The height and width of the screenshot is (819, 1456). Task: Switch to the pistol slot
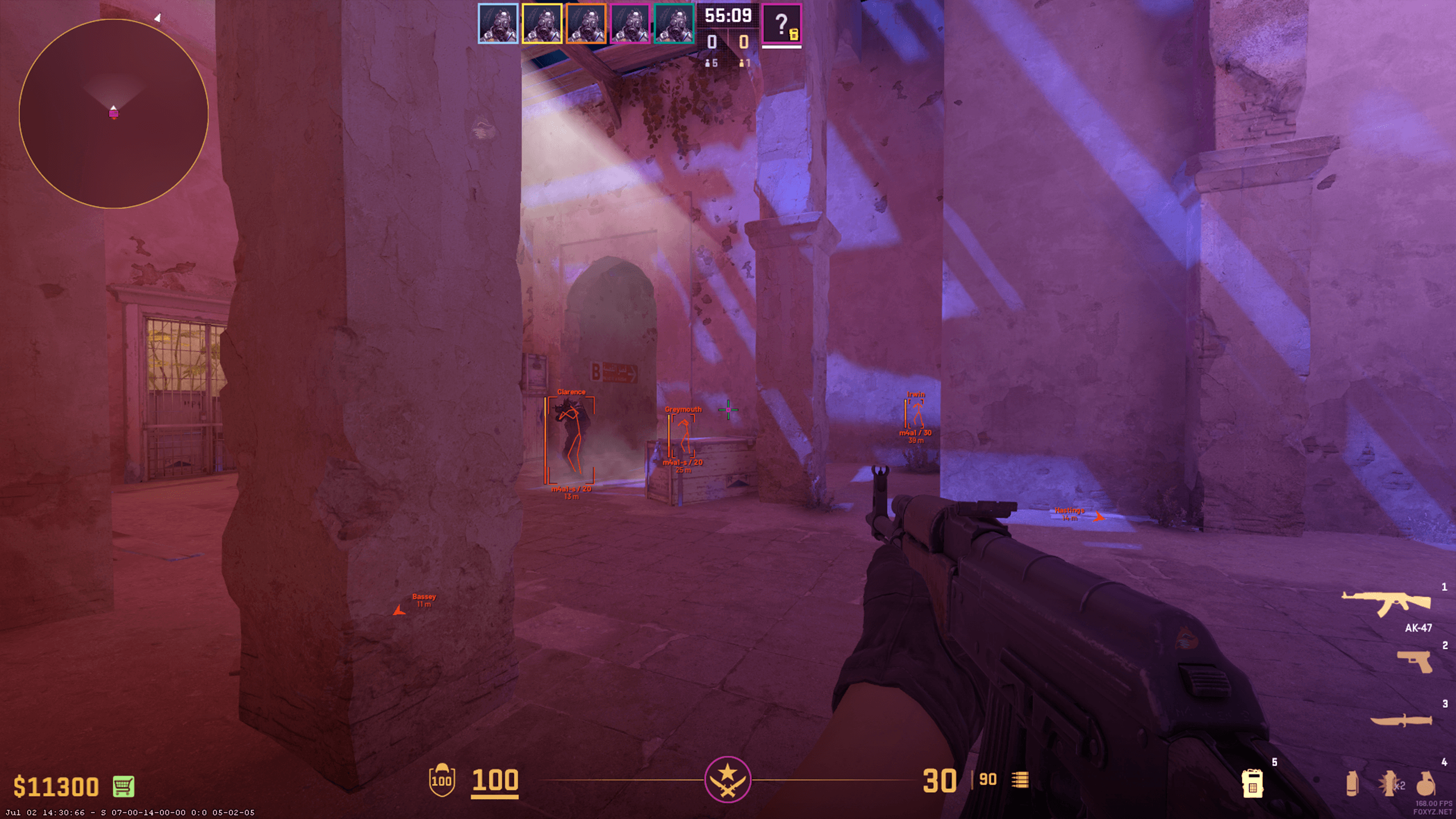click(x=1414, y=661)
